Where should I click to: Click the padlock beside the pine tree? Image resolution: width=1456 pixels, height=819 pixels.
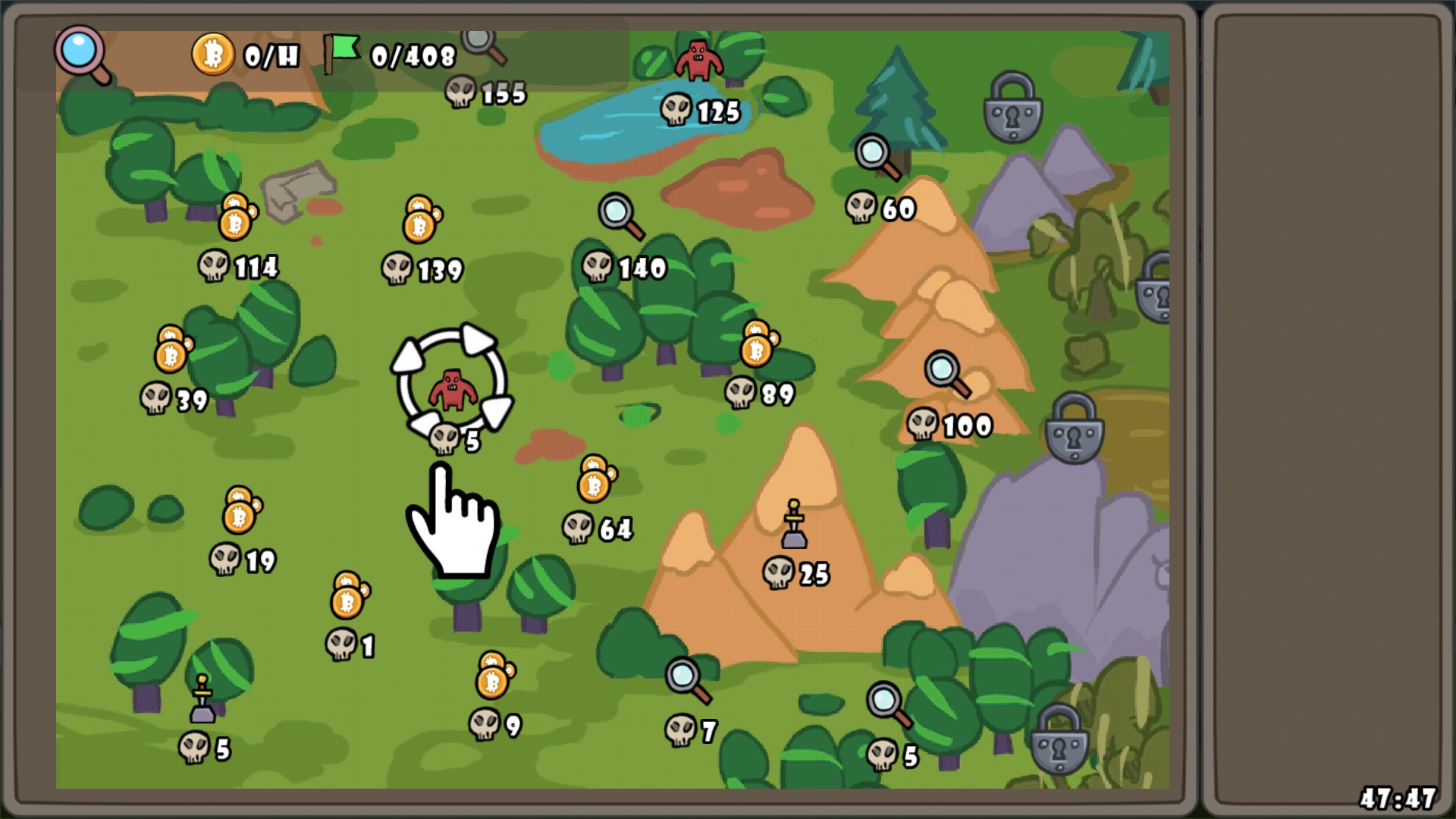[x=1013, y=107]
